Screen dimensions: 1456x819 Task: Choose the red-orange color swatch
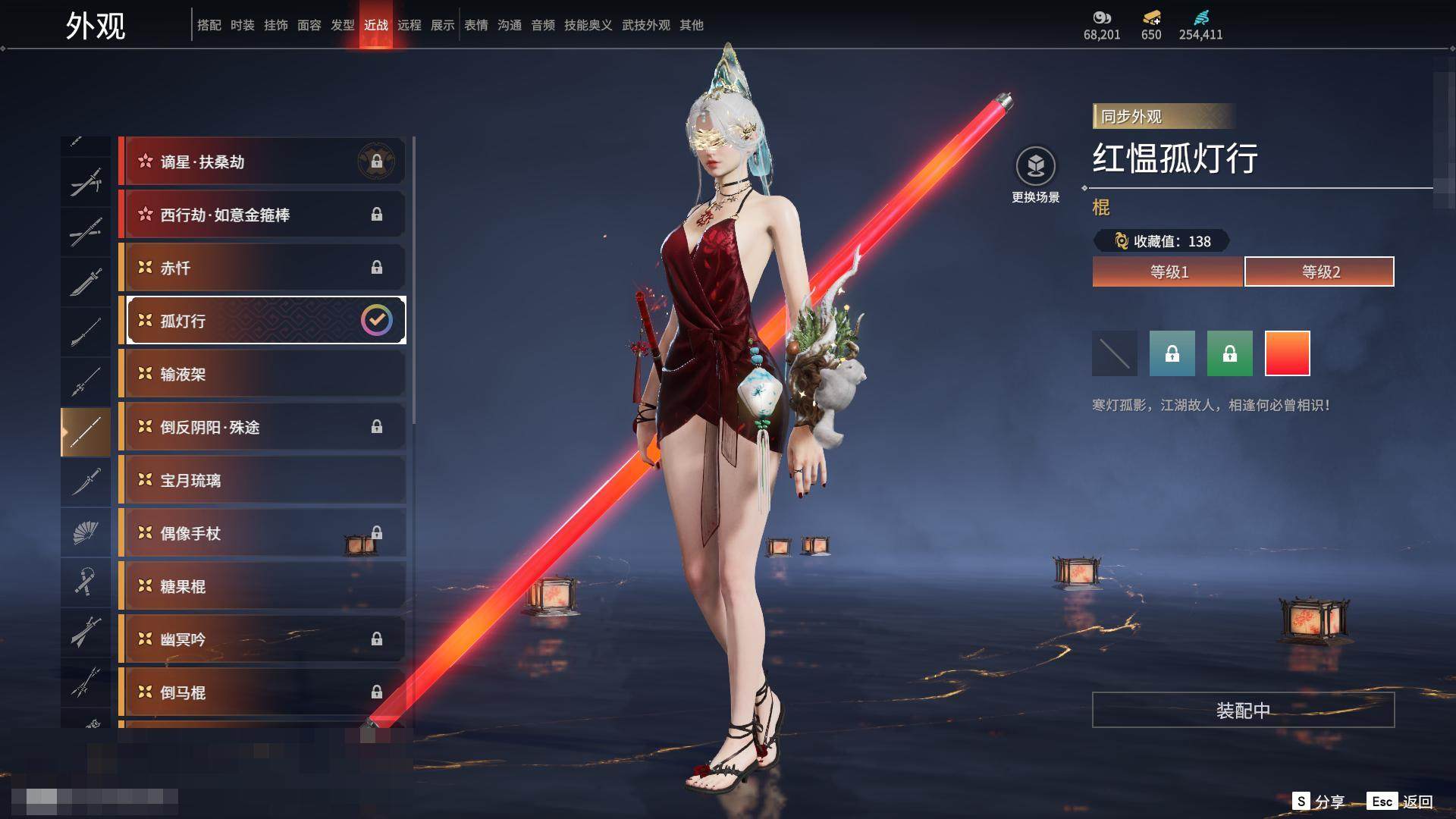1287,353
